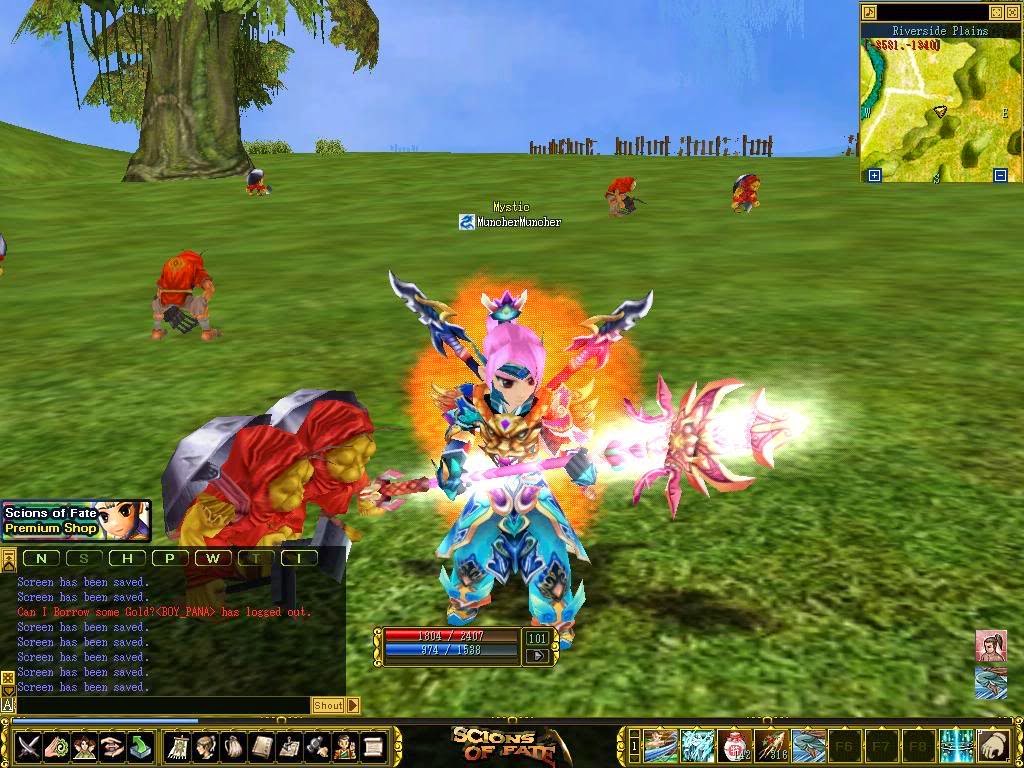Select the crossed swords attack icon

27,746
